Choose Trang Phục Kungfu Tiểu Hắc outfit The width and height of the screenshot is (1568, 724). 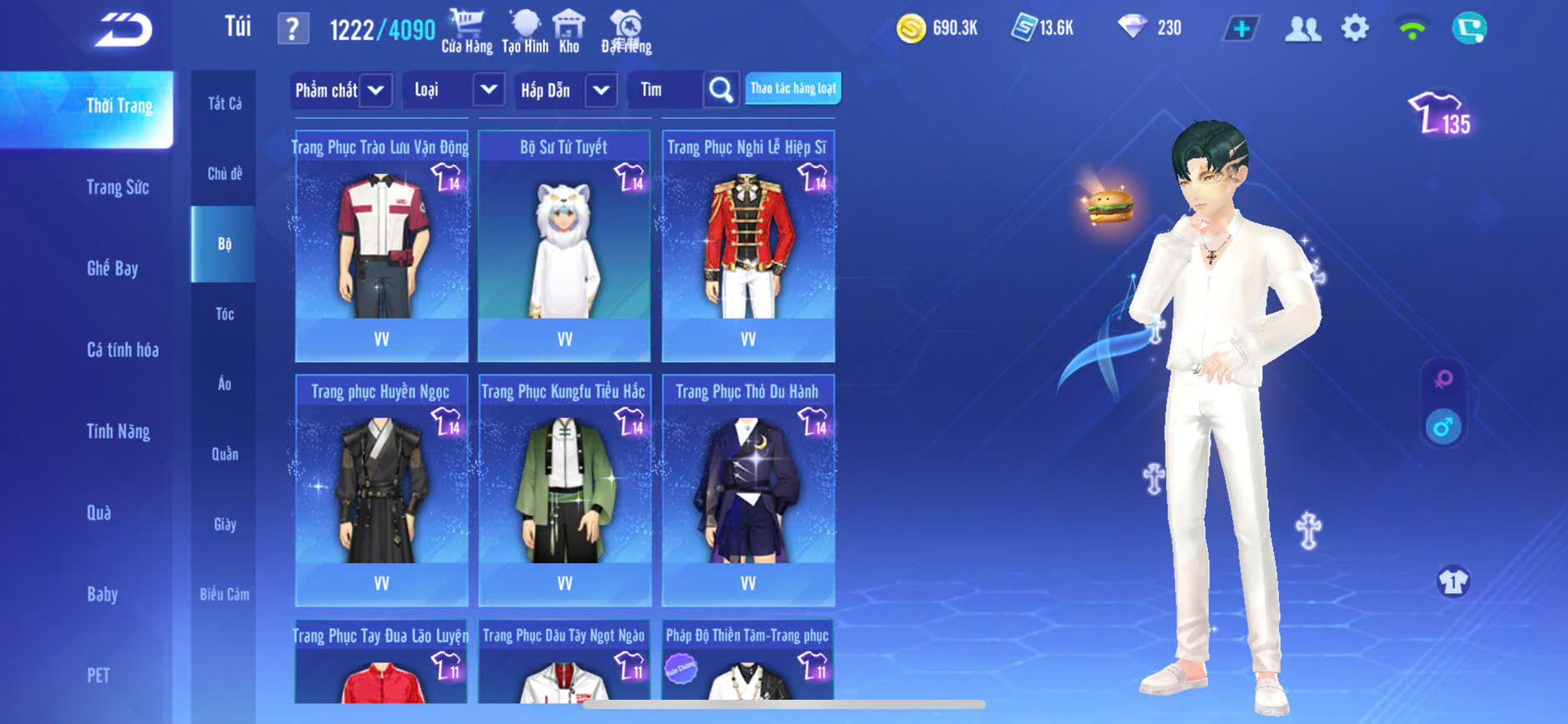[x=565, y=490]
